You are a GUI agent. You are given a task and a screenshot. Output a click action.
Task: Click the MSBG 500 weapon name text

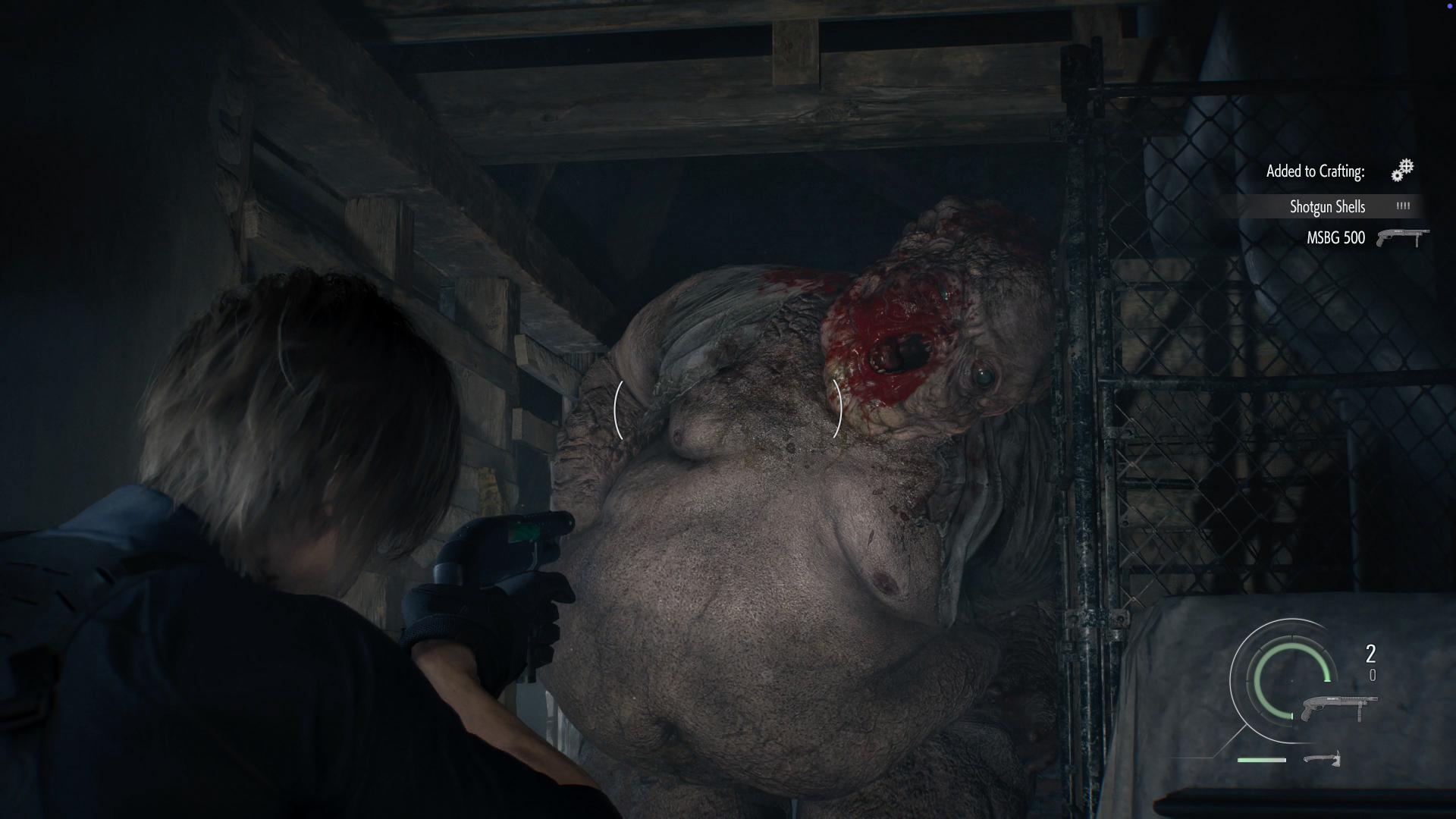click(1336, 237)
